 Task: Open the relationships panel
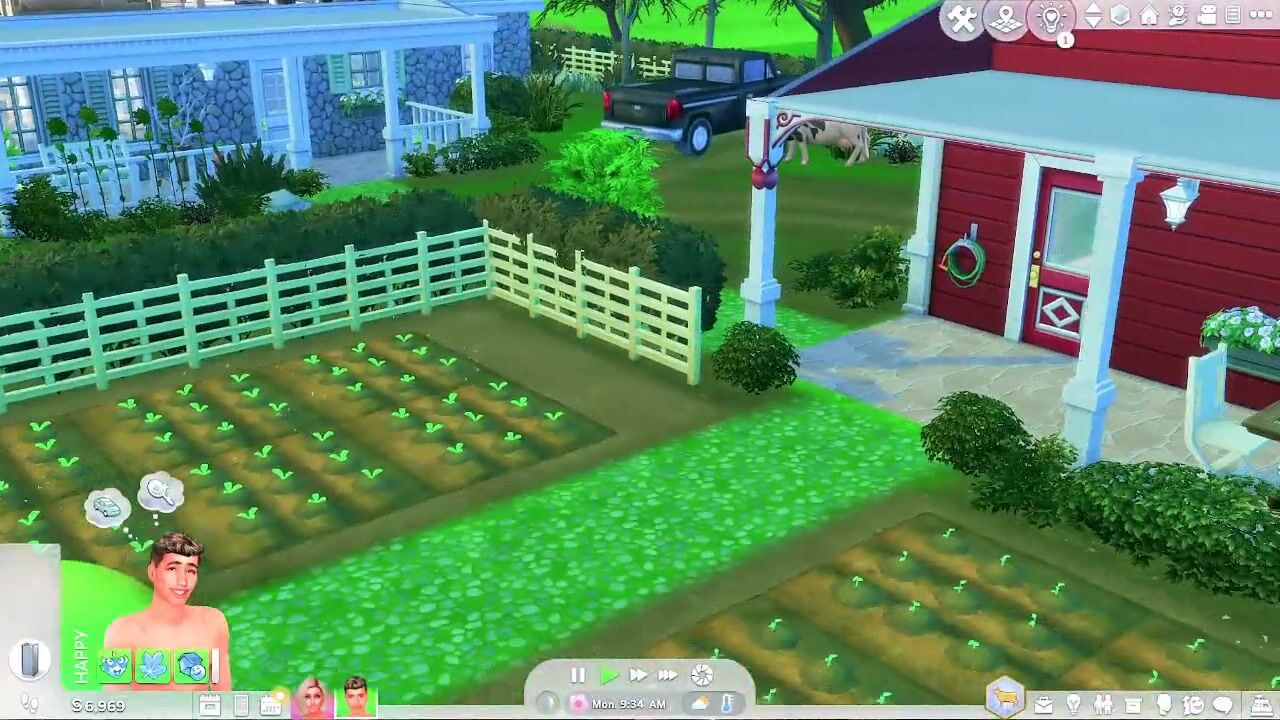click(x=1103, y=705)
